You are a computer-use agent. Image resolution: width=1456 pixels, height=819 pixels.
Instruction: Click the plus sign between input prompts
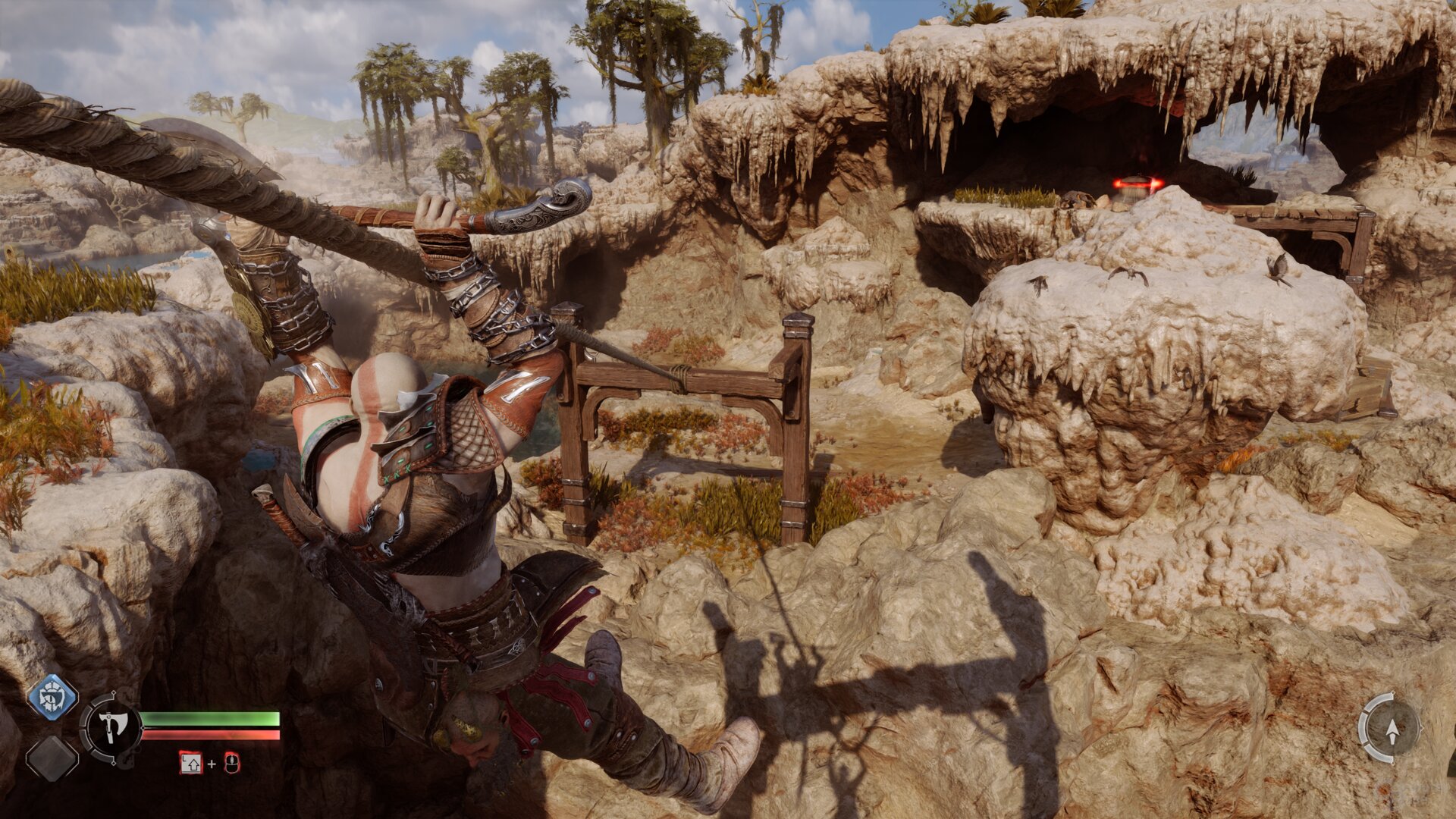[x=212, y=764]
